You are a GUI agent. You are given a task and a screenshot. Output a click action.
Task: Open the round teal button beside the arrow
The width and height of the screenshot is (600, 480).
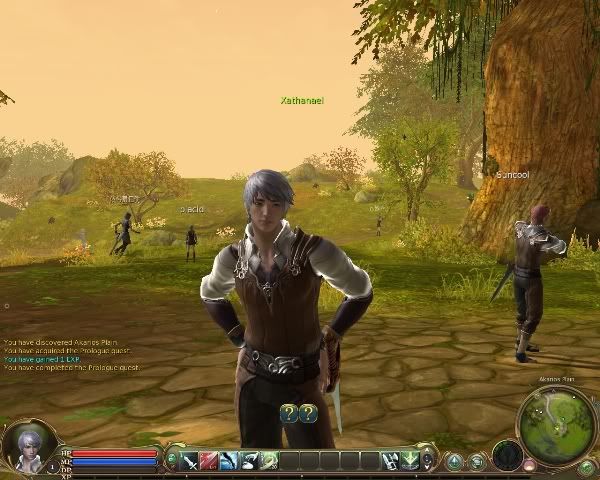[x=476, y=461]
